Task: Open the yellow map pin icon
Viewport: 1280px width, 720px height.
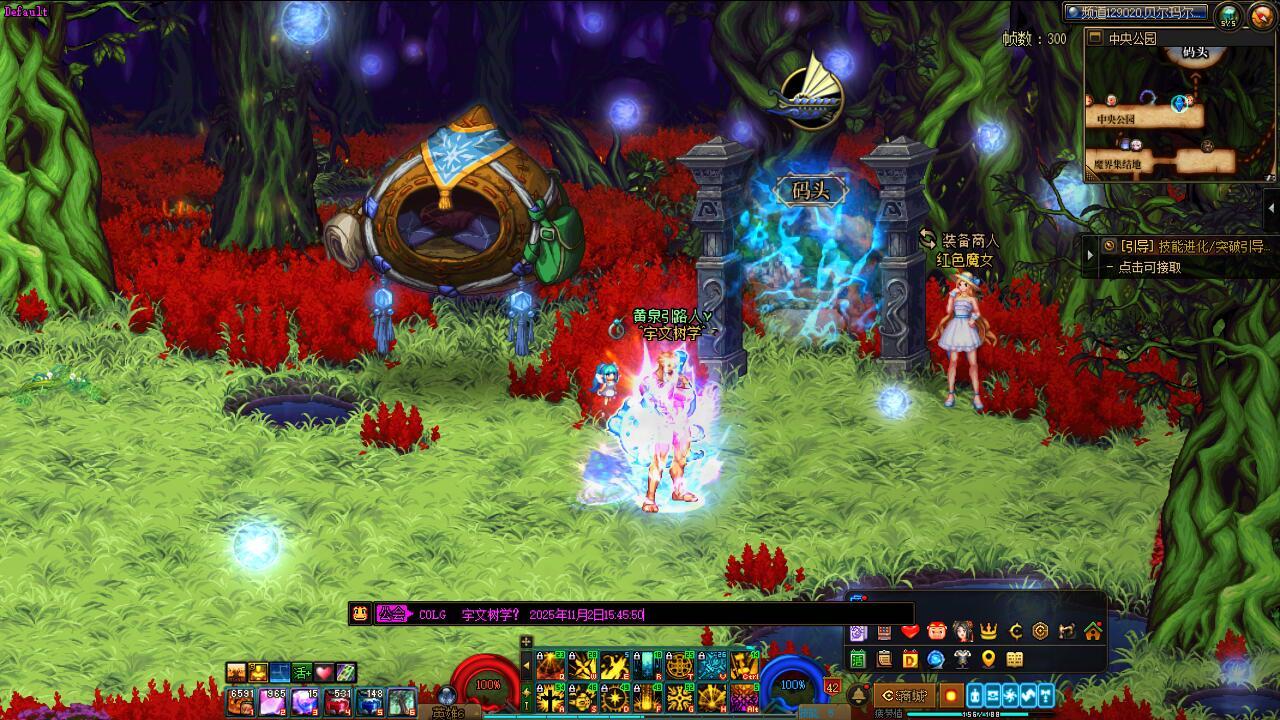Action: 988,659
